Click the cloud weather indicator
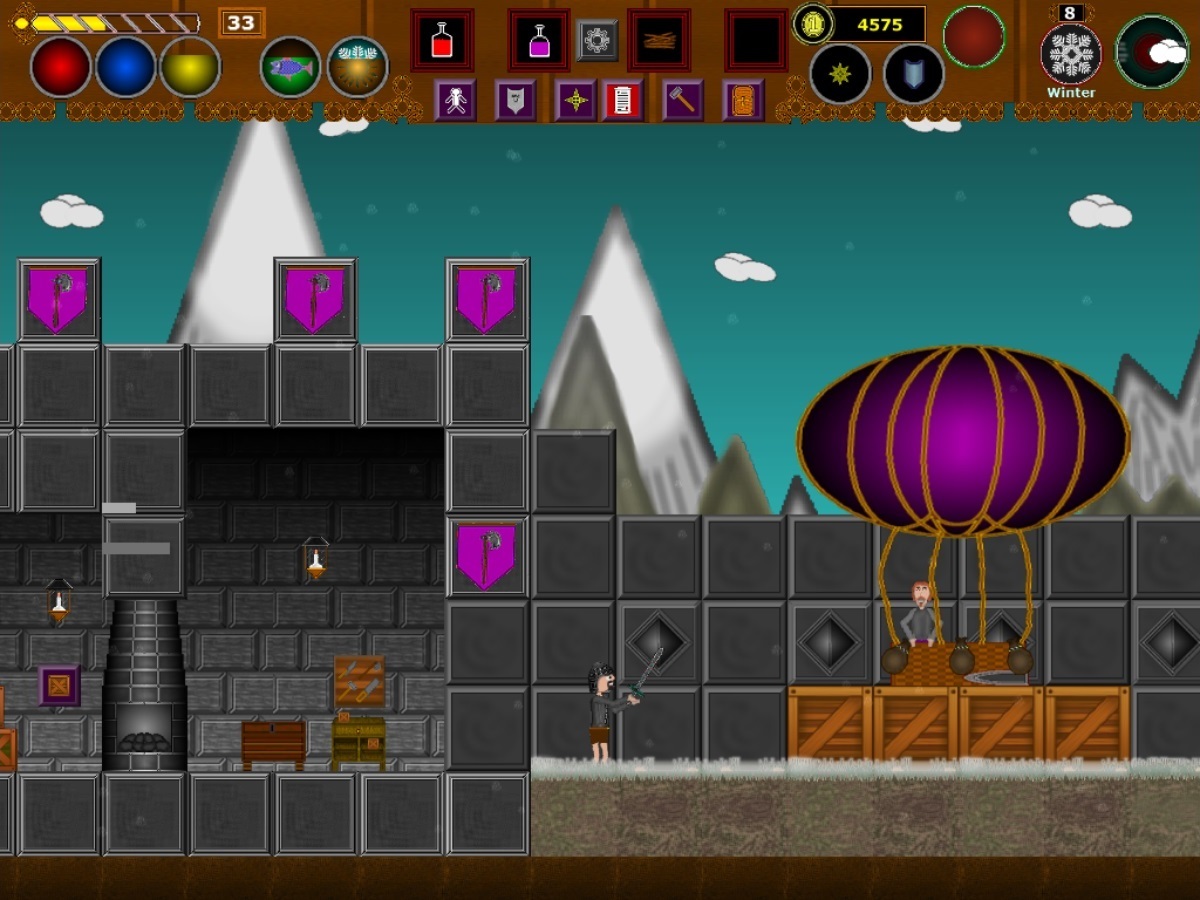Image resolution: width=1200 pixels, height=900 pixels. [1152, 52]
